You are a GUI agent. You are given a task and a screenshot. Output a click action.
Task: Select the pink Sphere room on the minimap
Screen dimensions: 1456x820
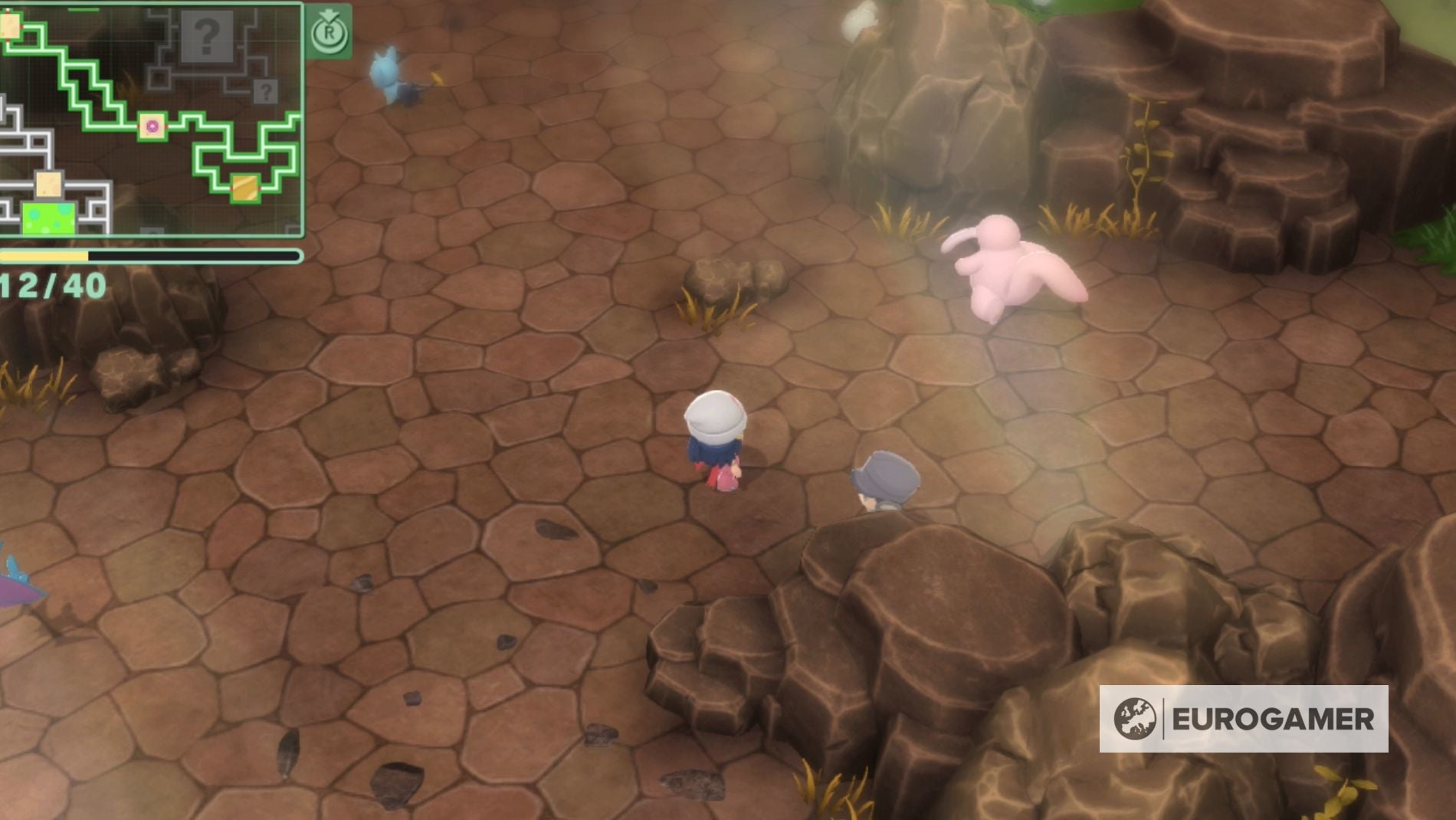[152, 126]
